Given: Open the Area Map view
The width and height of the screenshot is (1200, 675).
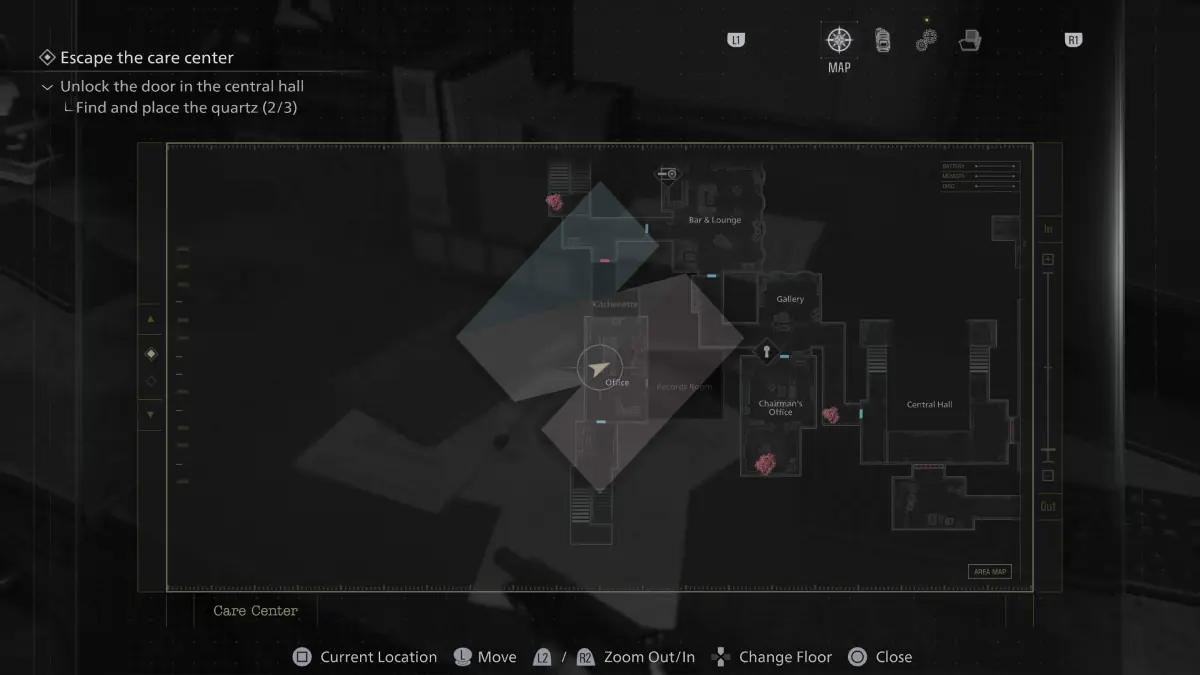Looking at the screenshot, I should point(989,572).
